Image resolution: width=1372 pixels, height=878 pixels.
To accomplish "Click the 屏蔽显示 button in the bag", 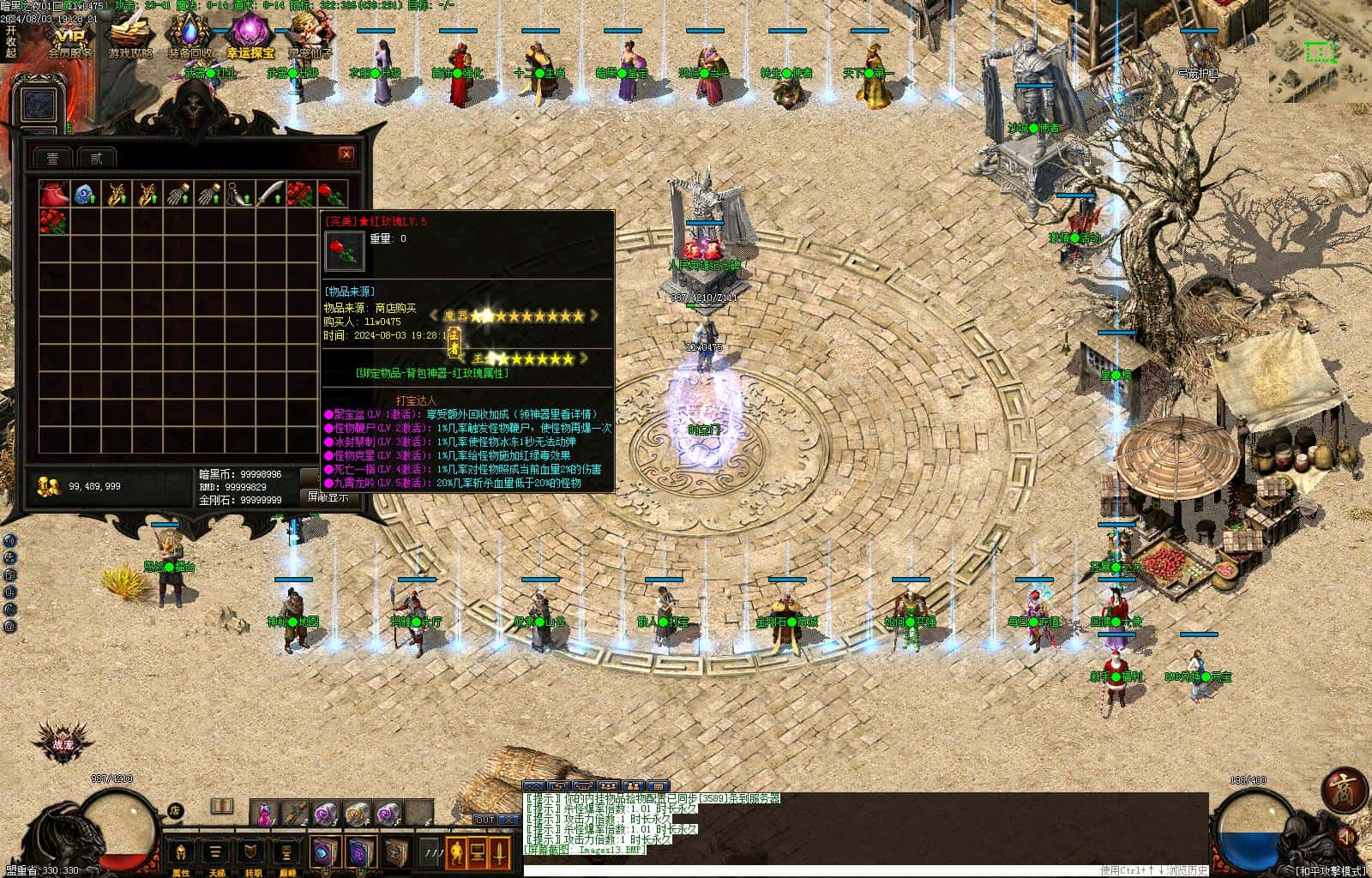I will pos(327,496).
